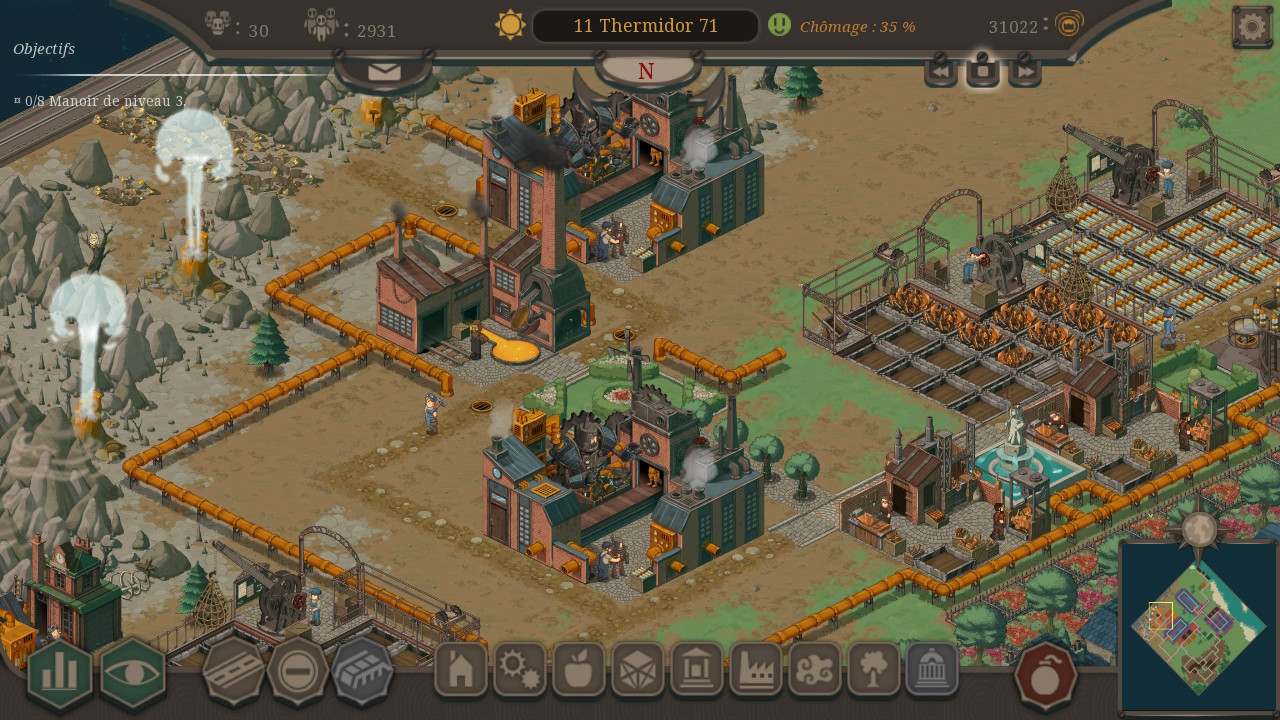The width and height of the screenshot is (1280, 720).
Task: Open the apple food build category
Action: point(579,669)
